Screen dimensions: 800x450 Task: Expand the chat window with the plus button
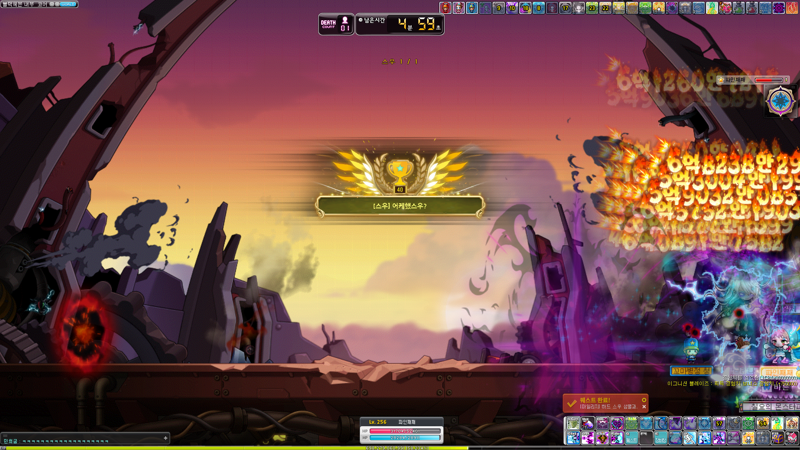(165, 438)
